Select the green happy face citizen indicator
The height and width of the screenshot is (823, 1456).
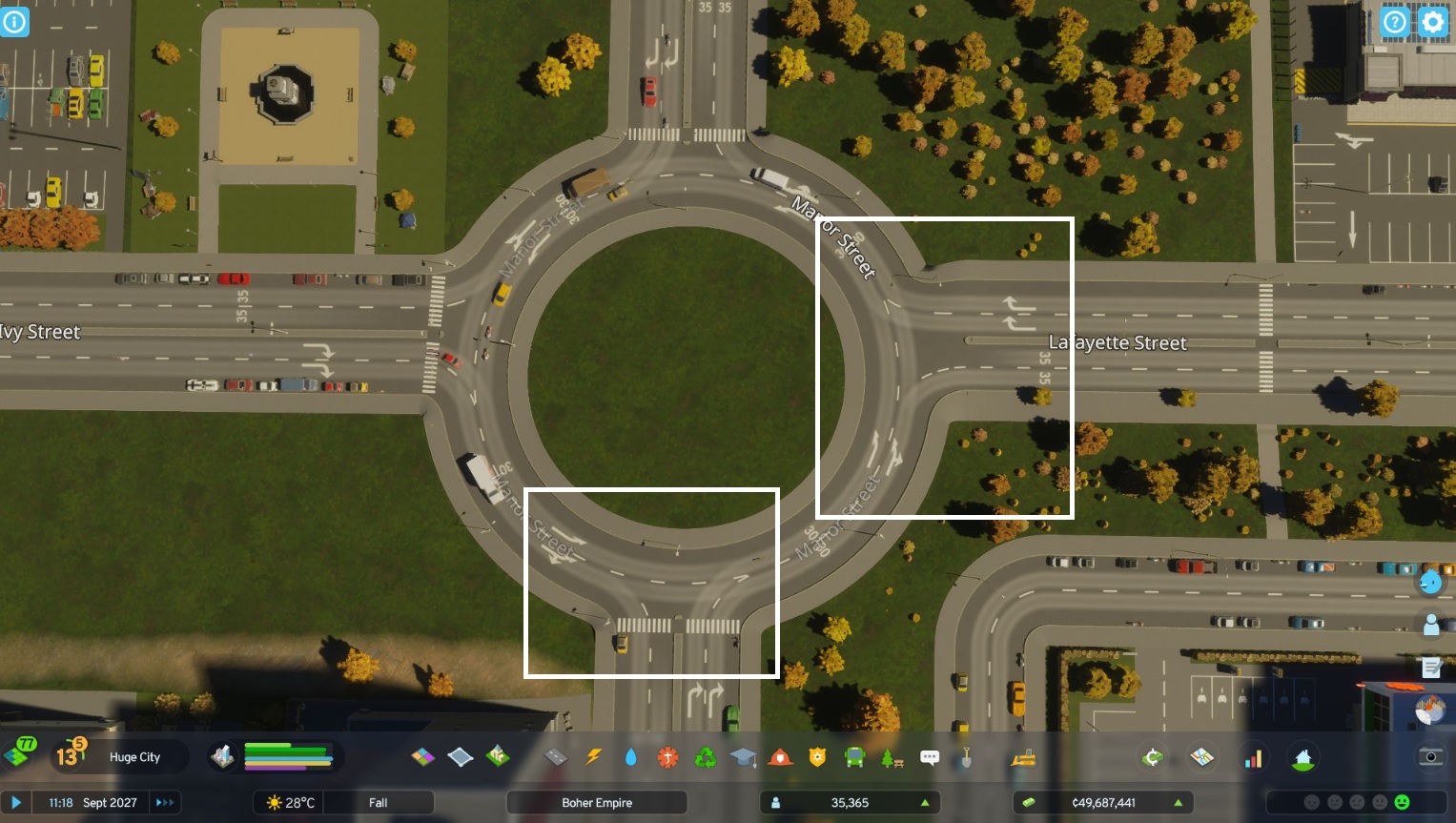tap(1402, 802)
